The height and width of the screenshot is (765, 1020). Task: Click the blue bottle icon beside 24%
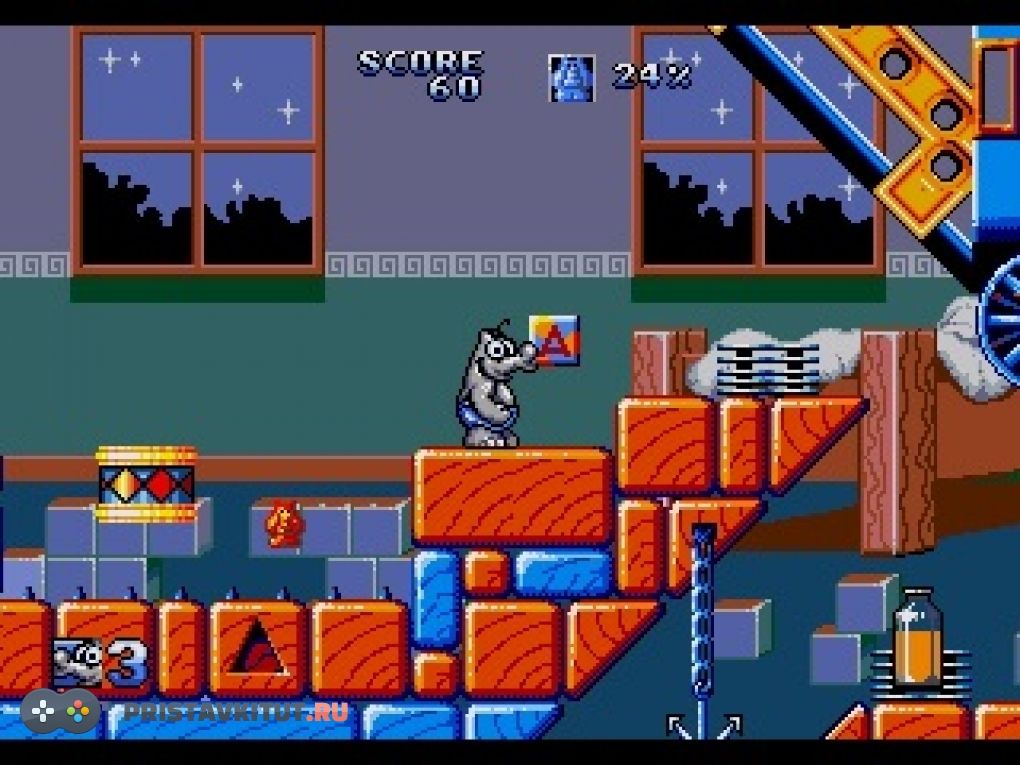[x=571, y=78]
